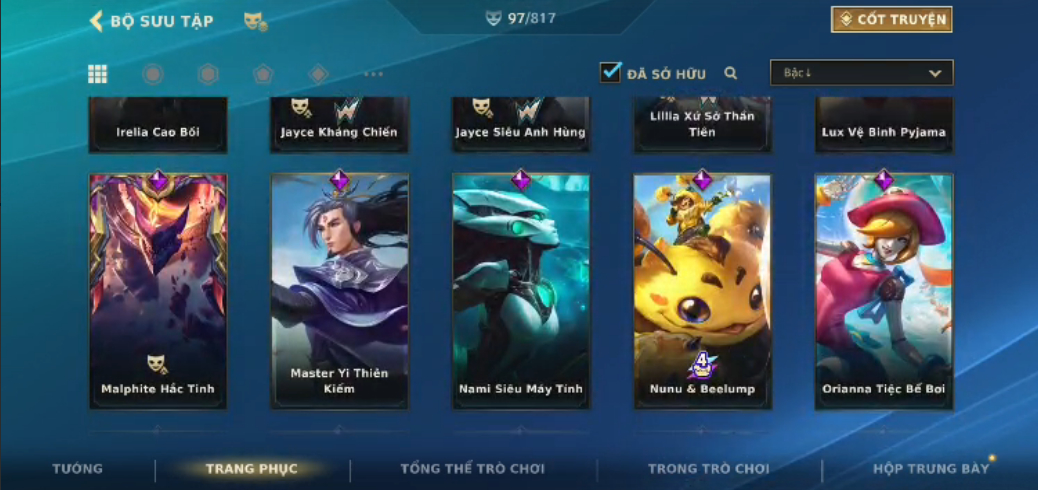
Task: Open the Cốt Truyện button
Action: tap(891, 19)
